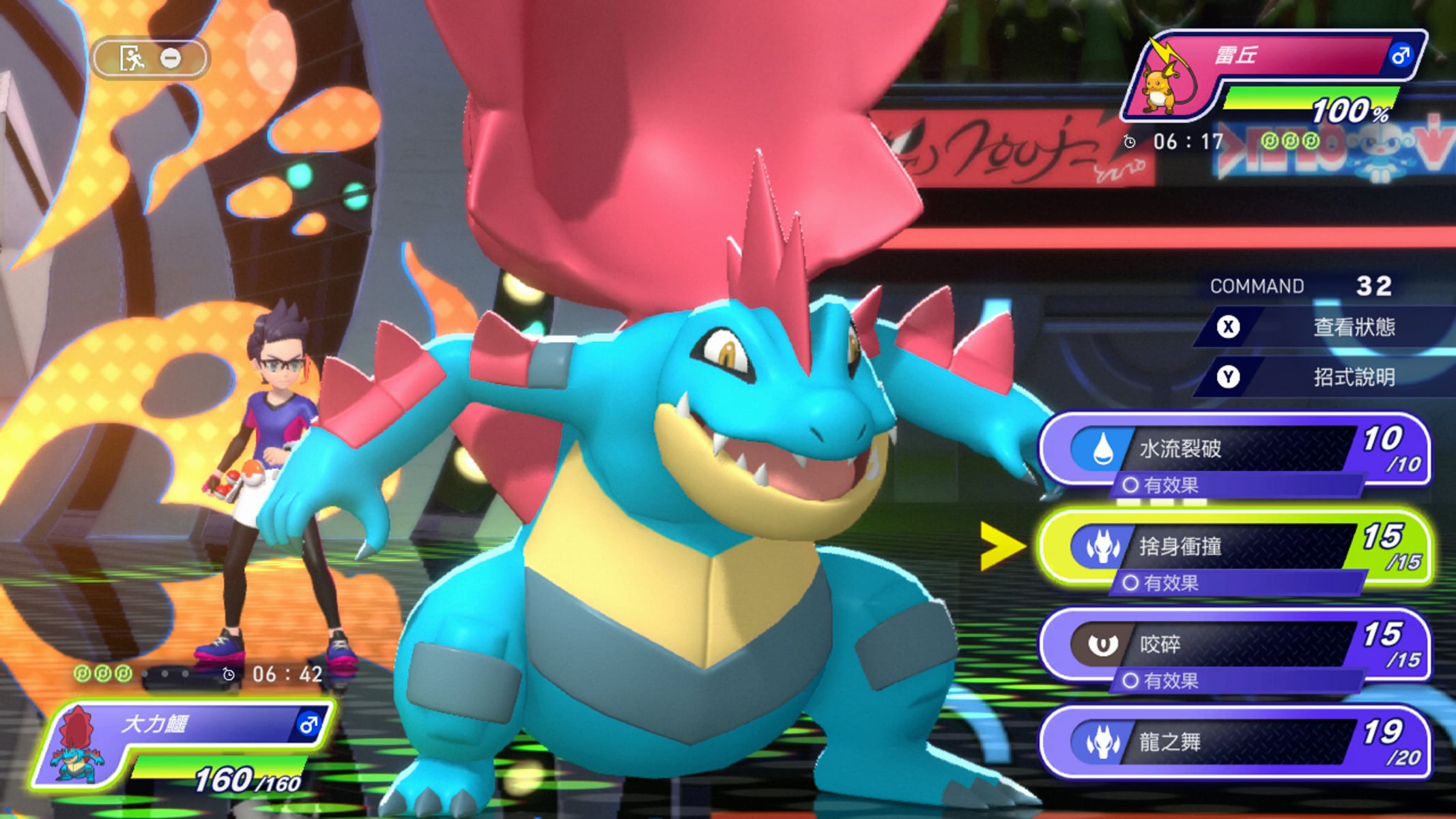Pick the 龍之舞 move
The image size is (1456, 819).
(x=1234, y=743)
